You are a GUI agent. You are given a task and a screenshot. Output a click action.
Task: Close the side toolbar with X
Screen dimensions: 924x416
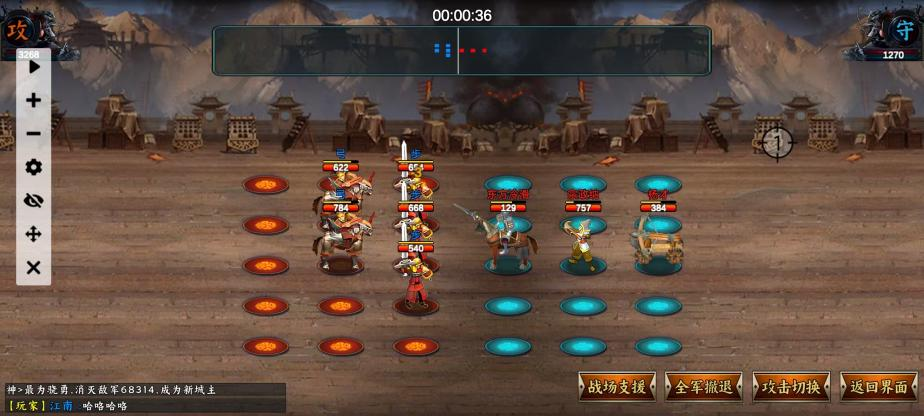click(x=34, y=267)
